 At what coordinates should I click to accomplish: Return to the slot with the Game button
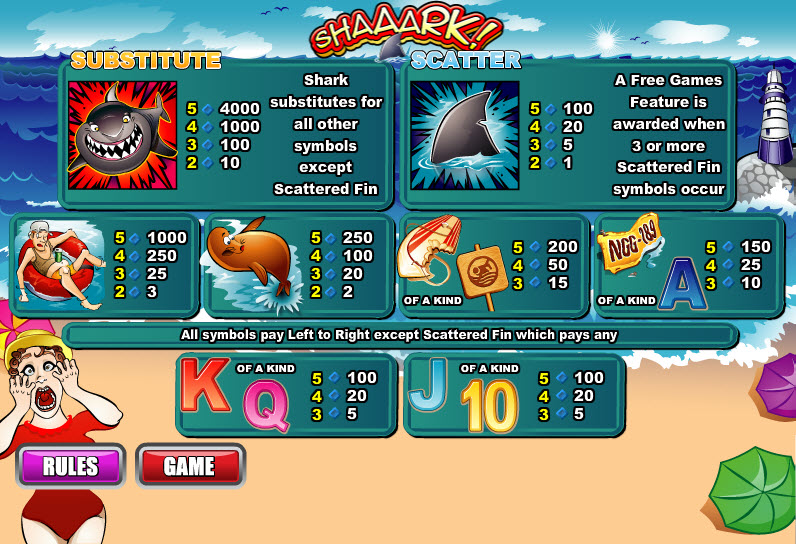[189, 466]
